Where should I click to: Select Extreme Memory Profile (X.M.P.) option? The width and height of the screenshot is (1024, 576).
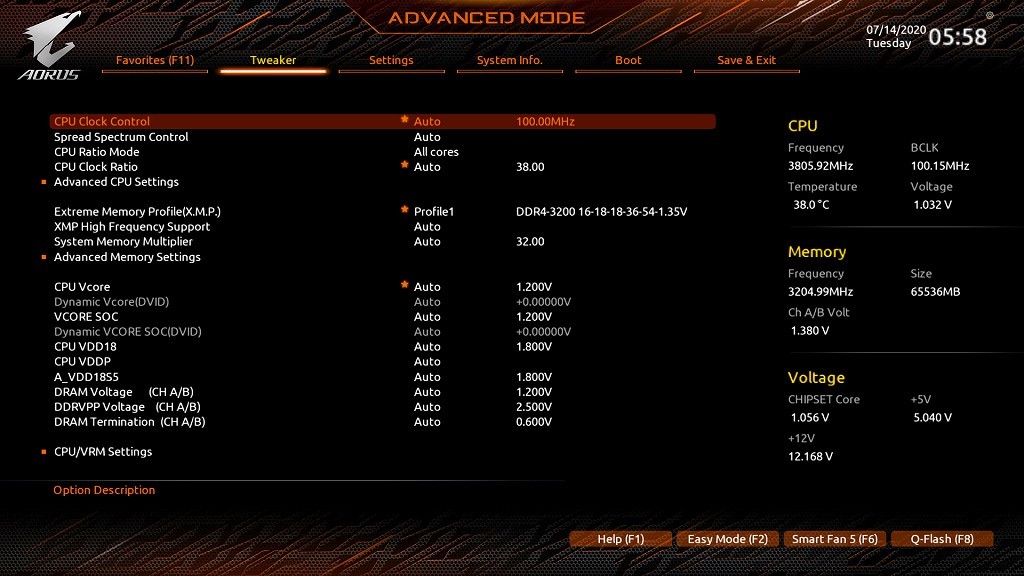tap(137, 212)
